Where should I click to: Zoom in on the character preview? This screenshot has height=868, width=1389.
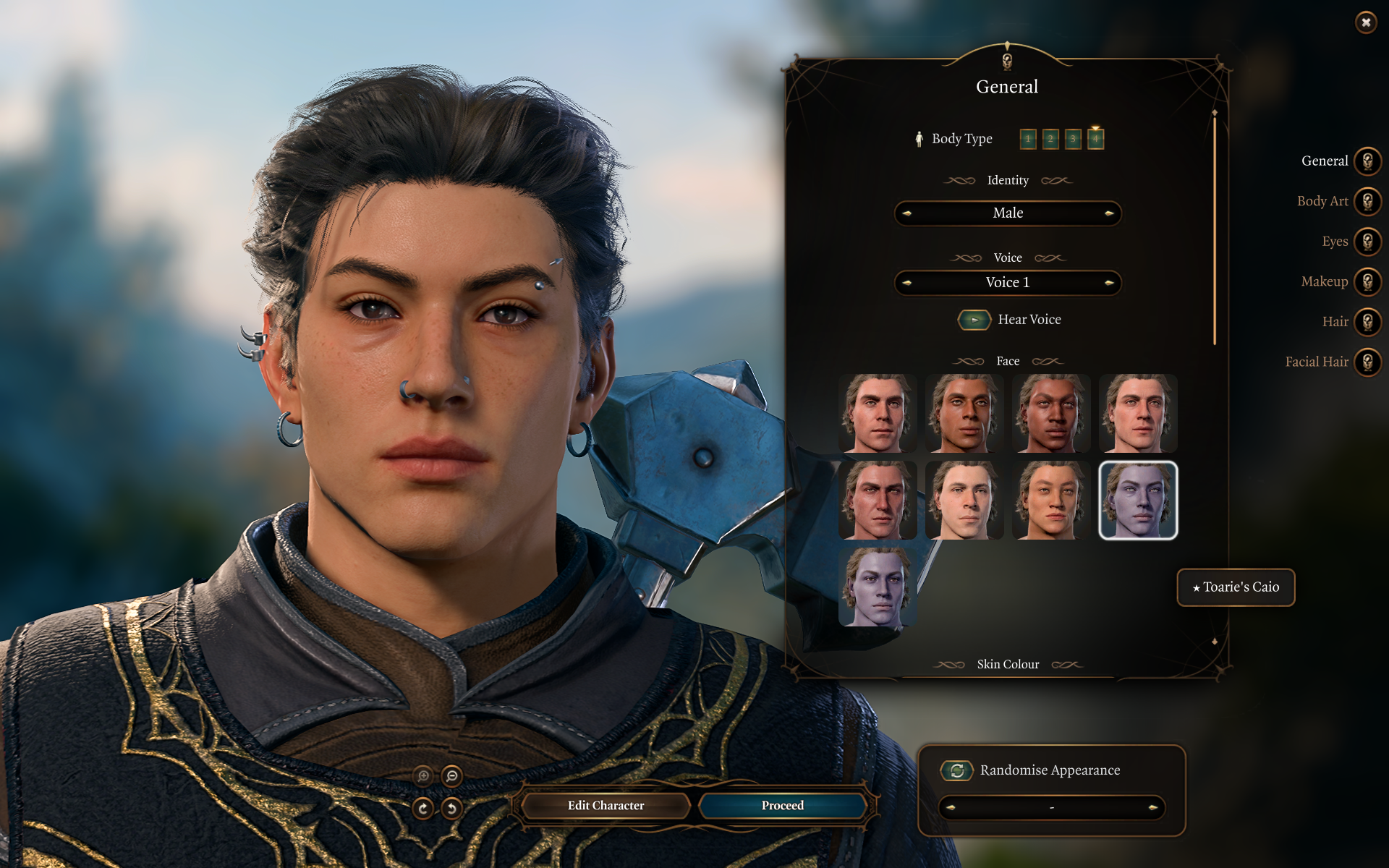point(424,776)
